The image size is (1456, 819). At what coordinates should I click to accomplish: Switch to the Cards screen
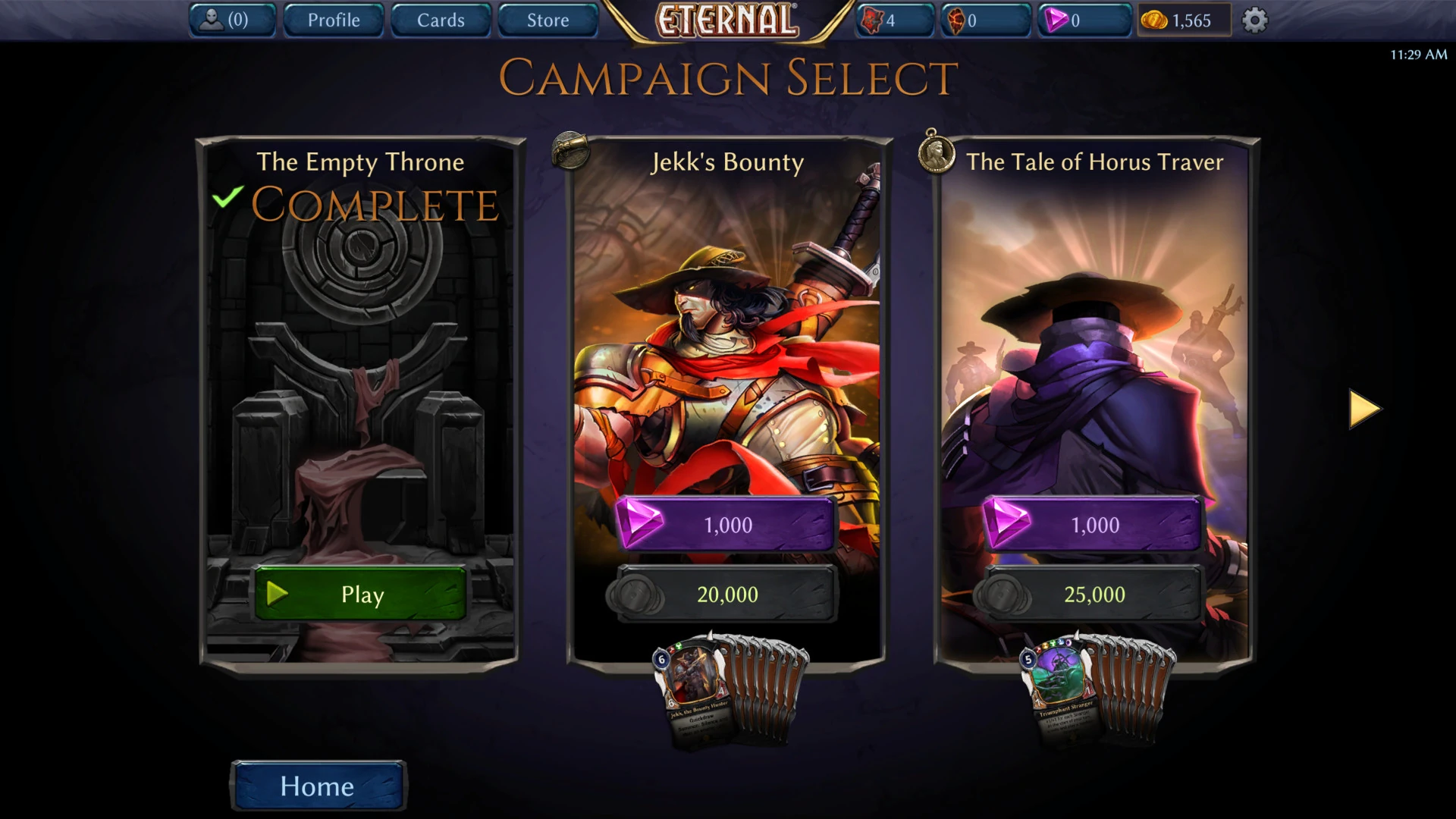[440, 20]
